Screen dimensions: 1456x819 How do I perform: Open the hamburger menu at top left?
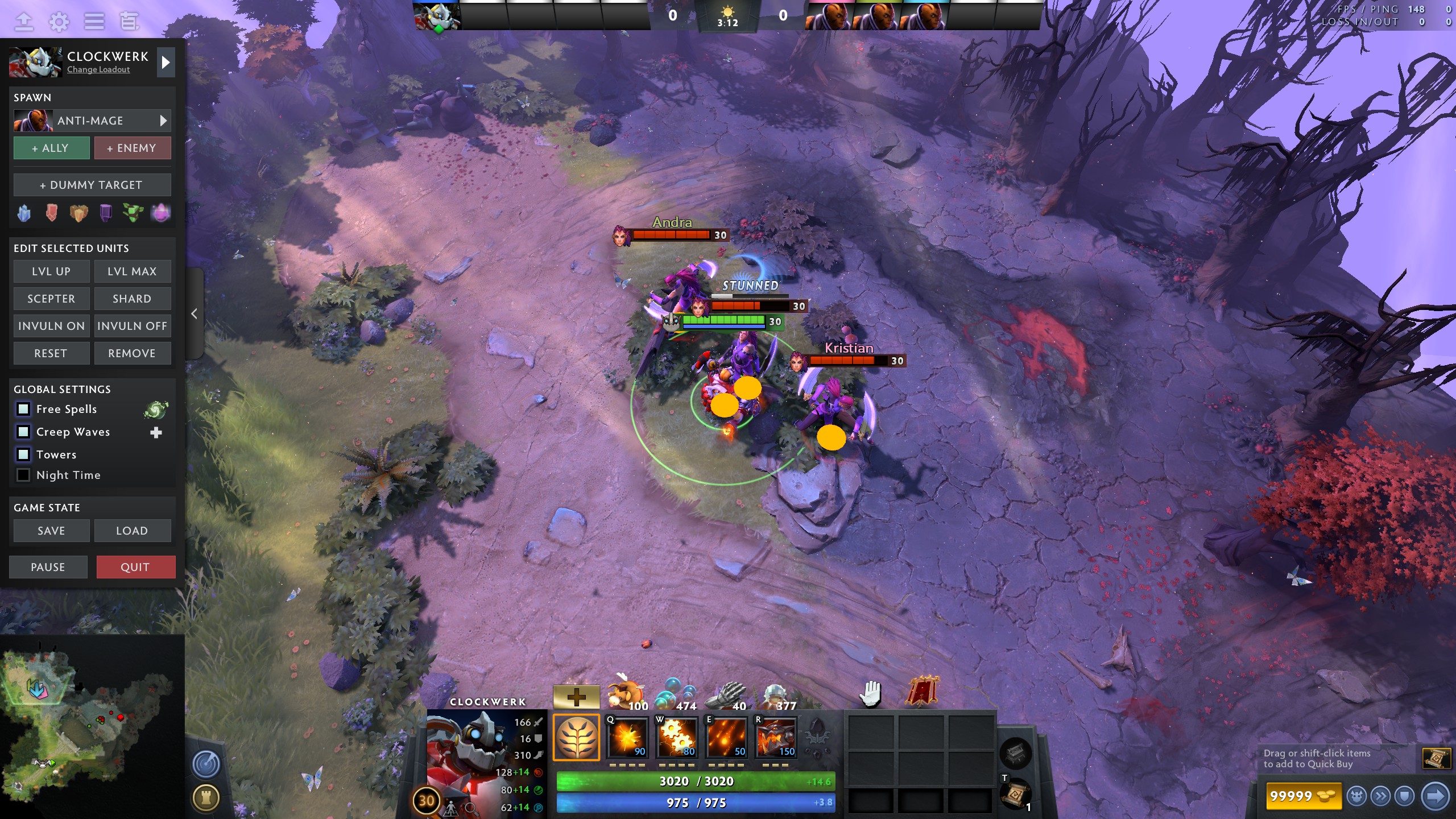pos(94,22)
